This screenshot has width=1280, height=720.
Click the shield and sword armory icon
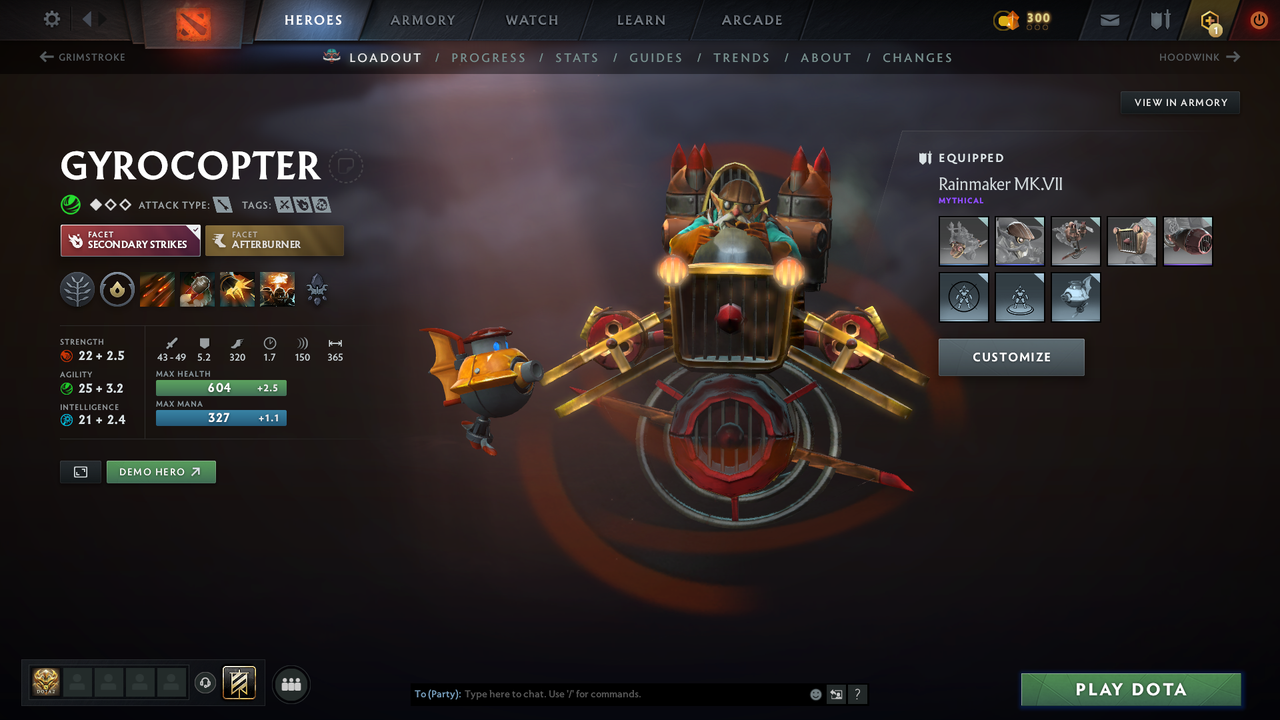click(1160, 20)
